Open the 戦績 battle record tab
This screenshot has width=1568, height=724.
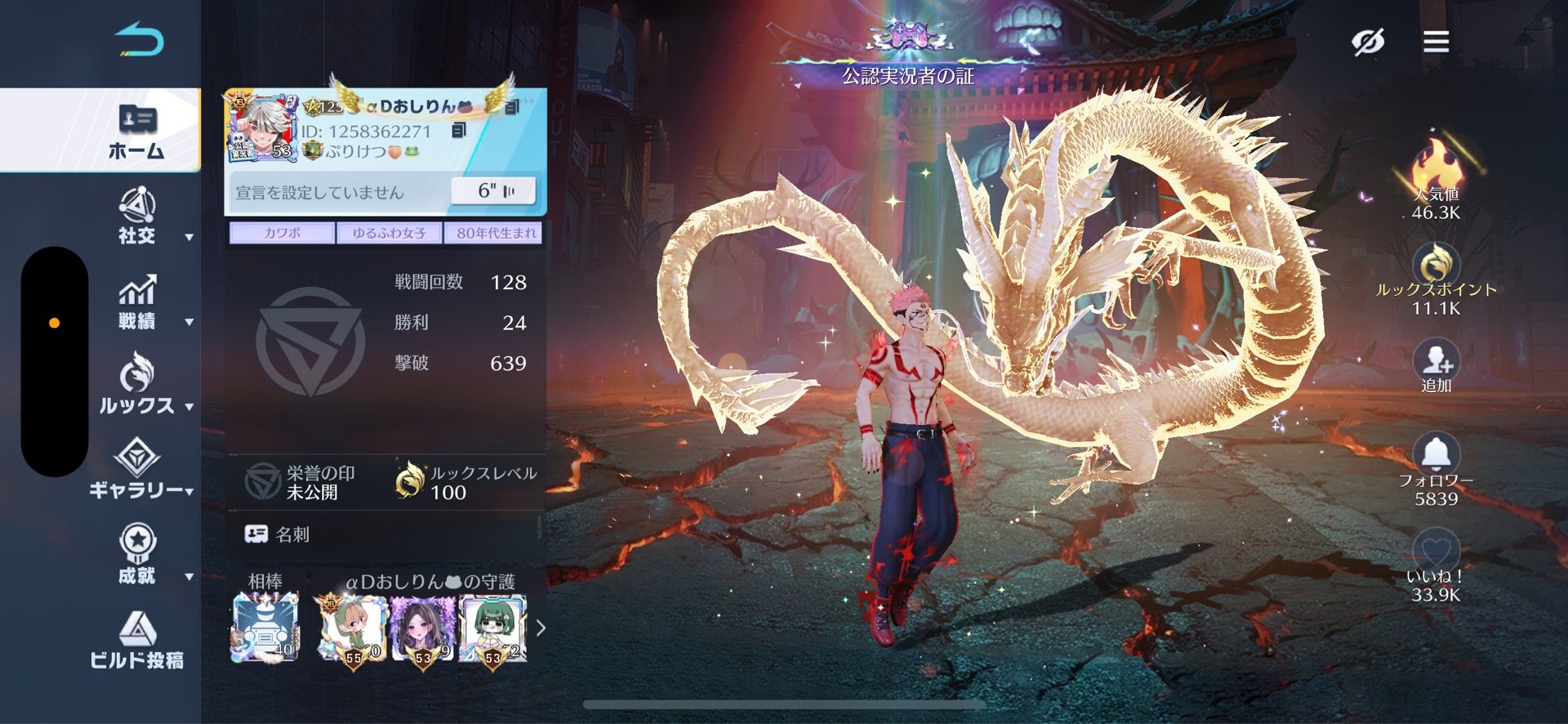(137, 302)
